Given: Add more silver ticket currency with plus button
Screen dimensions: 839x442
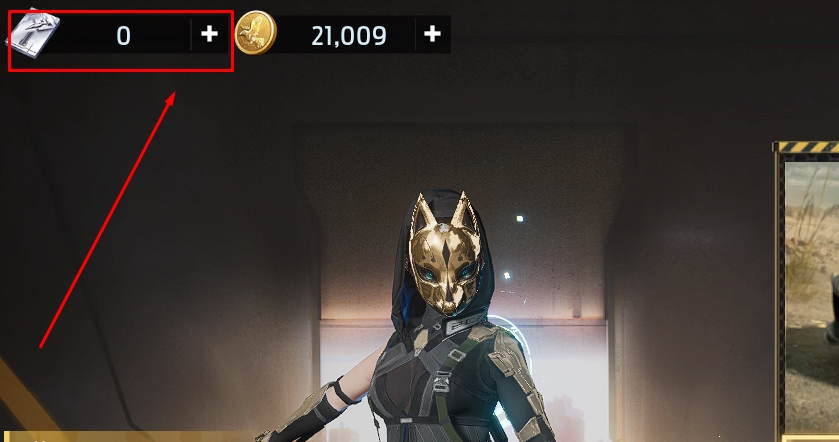Looking at the screenshot, I should point(209,35).
